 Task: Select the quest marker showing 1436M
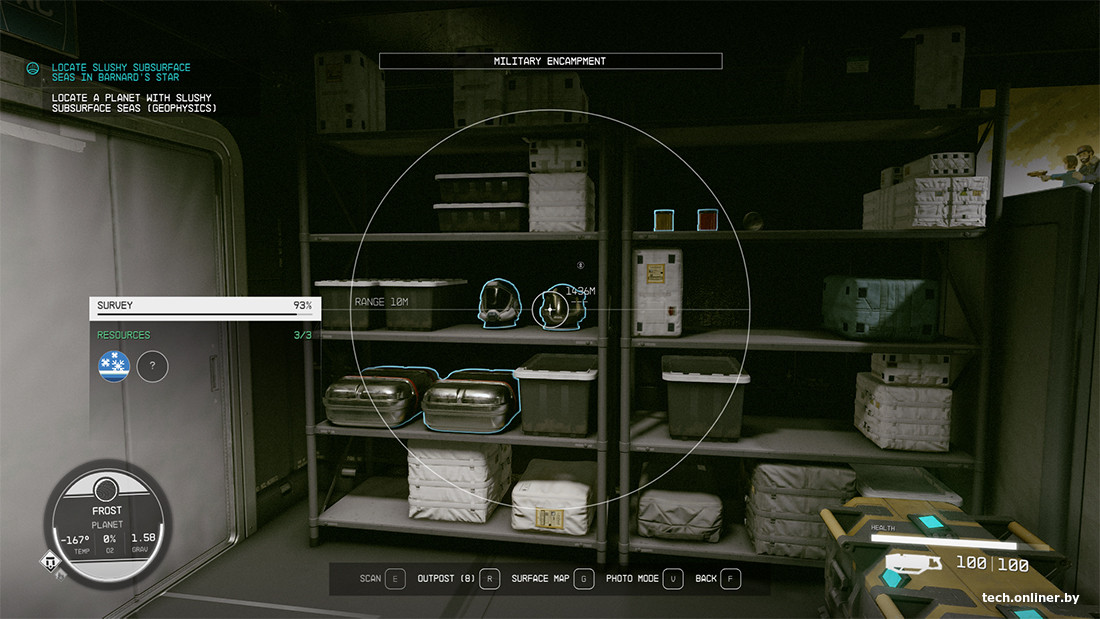pos(552,311)
